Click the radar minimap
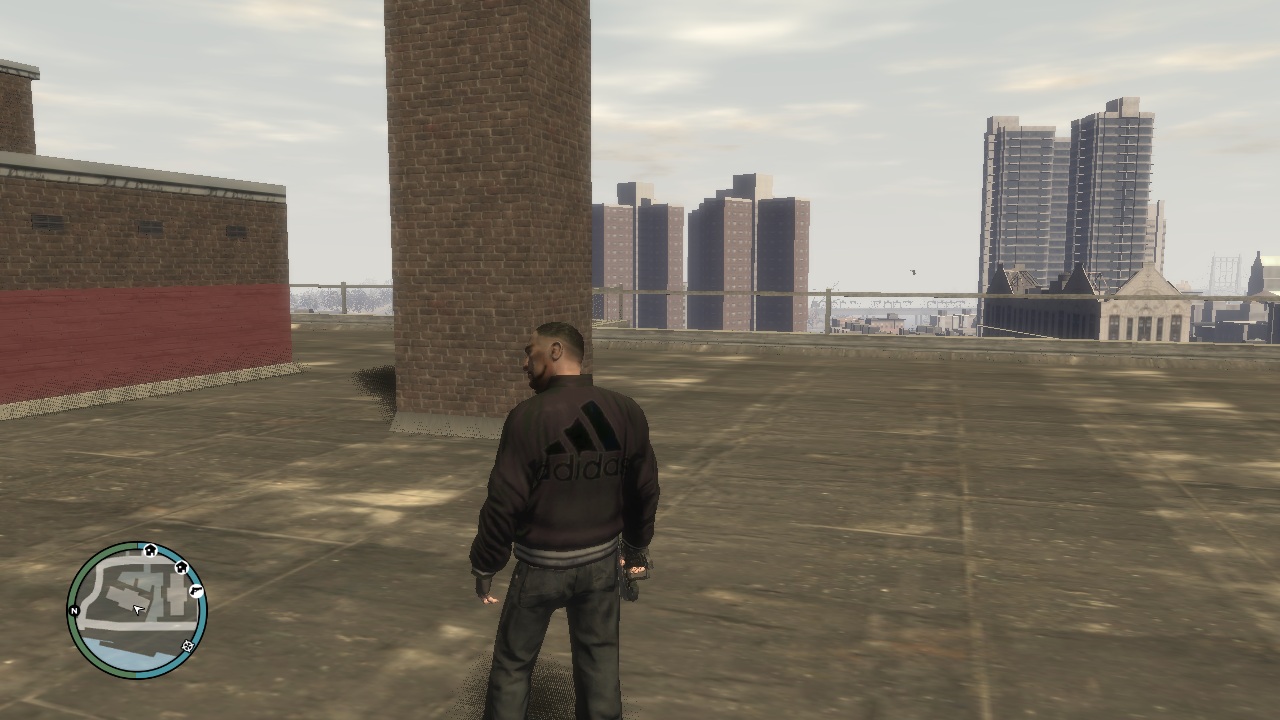Viewport: 1280px width, 720px height. point(137,610)
